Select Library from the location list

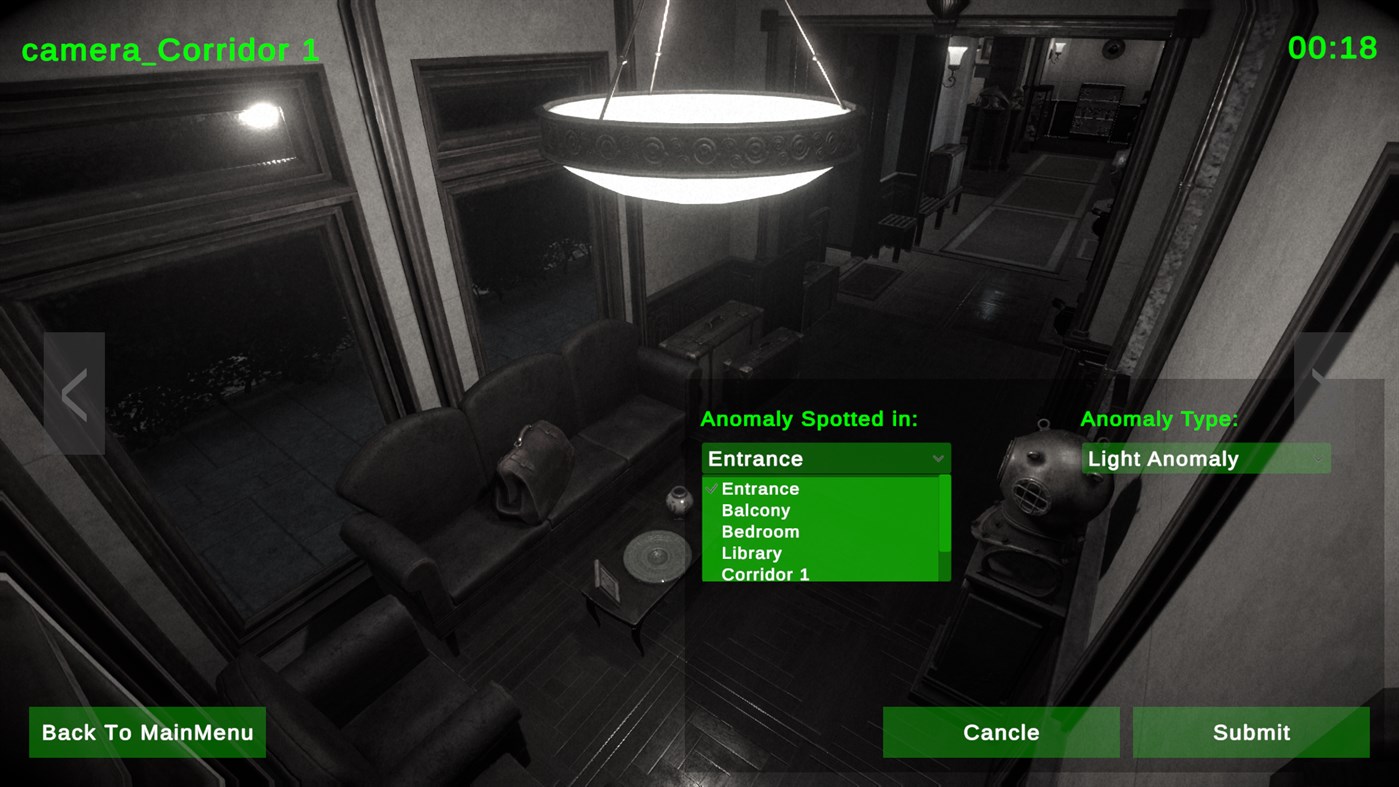[x=752, y=553]
